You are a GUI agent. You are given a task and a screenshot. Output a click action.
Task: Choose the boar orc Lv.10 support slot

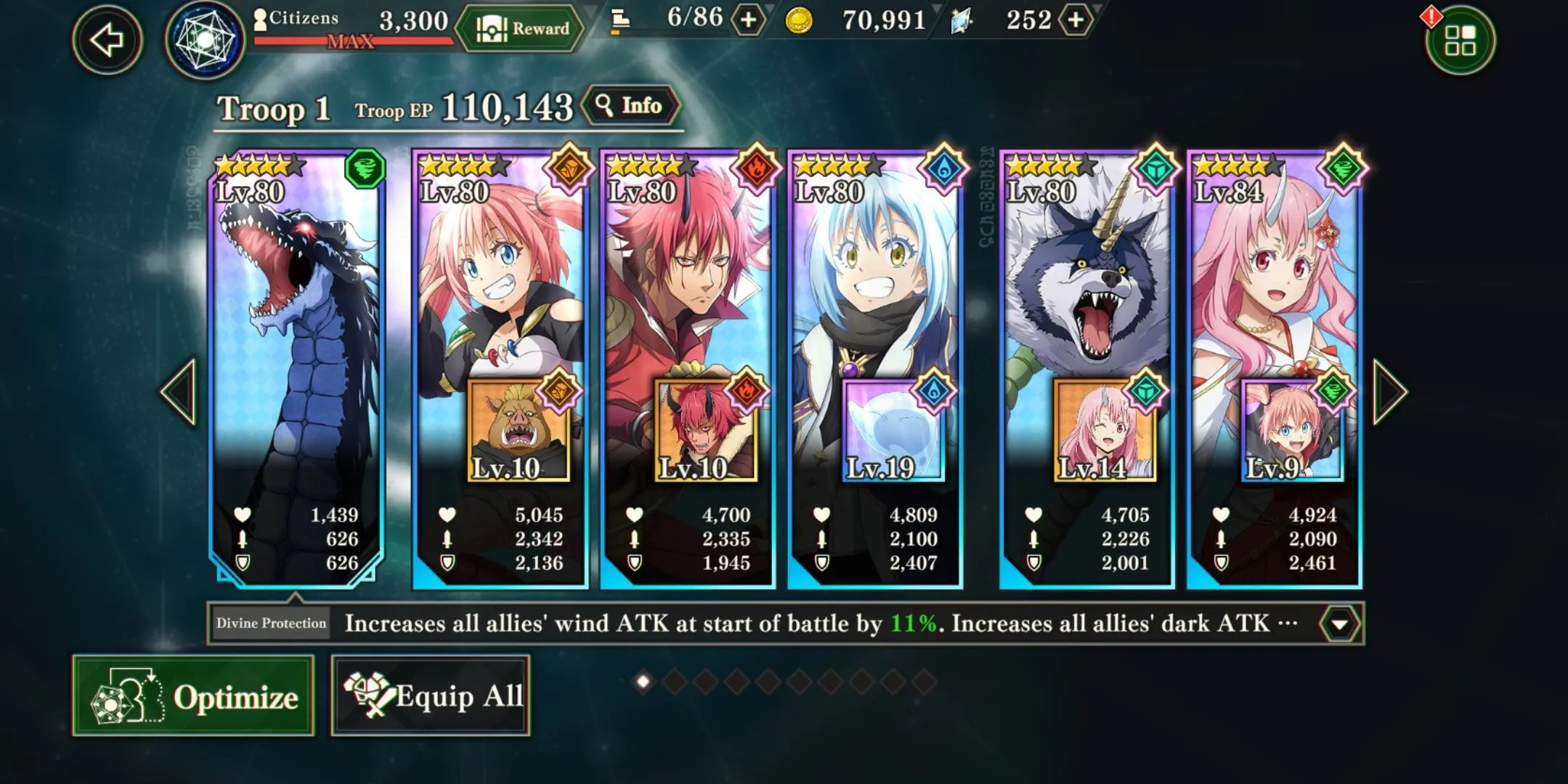click(519, 430)
